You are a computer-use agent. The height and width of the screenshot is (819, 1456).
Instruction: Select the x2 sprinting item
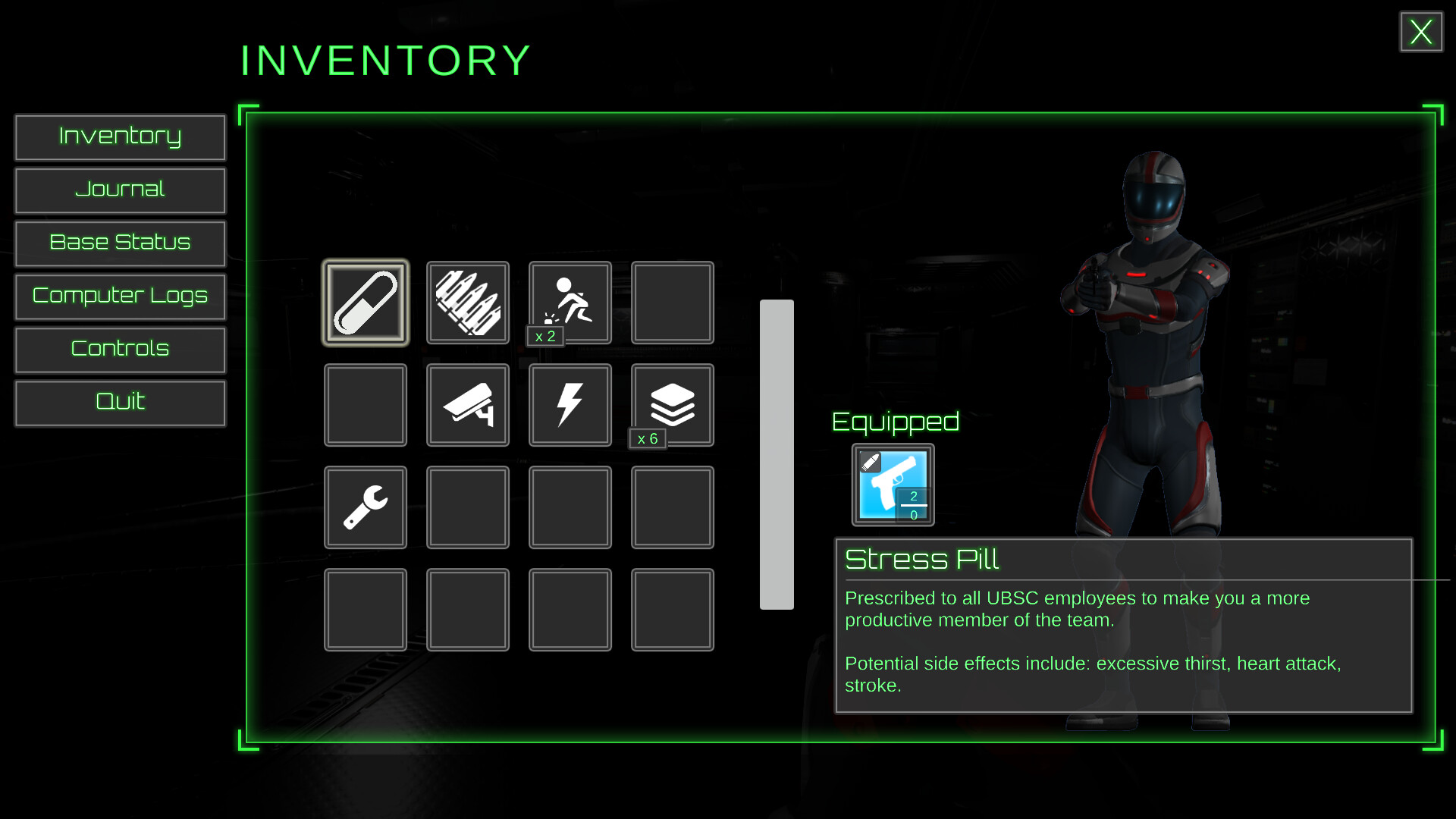(570, 302)
